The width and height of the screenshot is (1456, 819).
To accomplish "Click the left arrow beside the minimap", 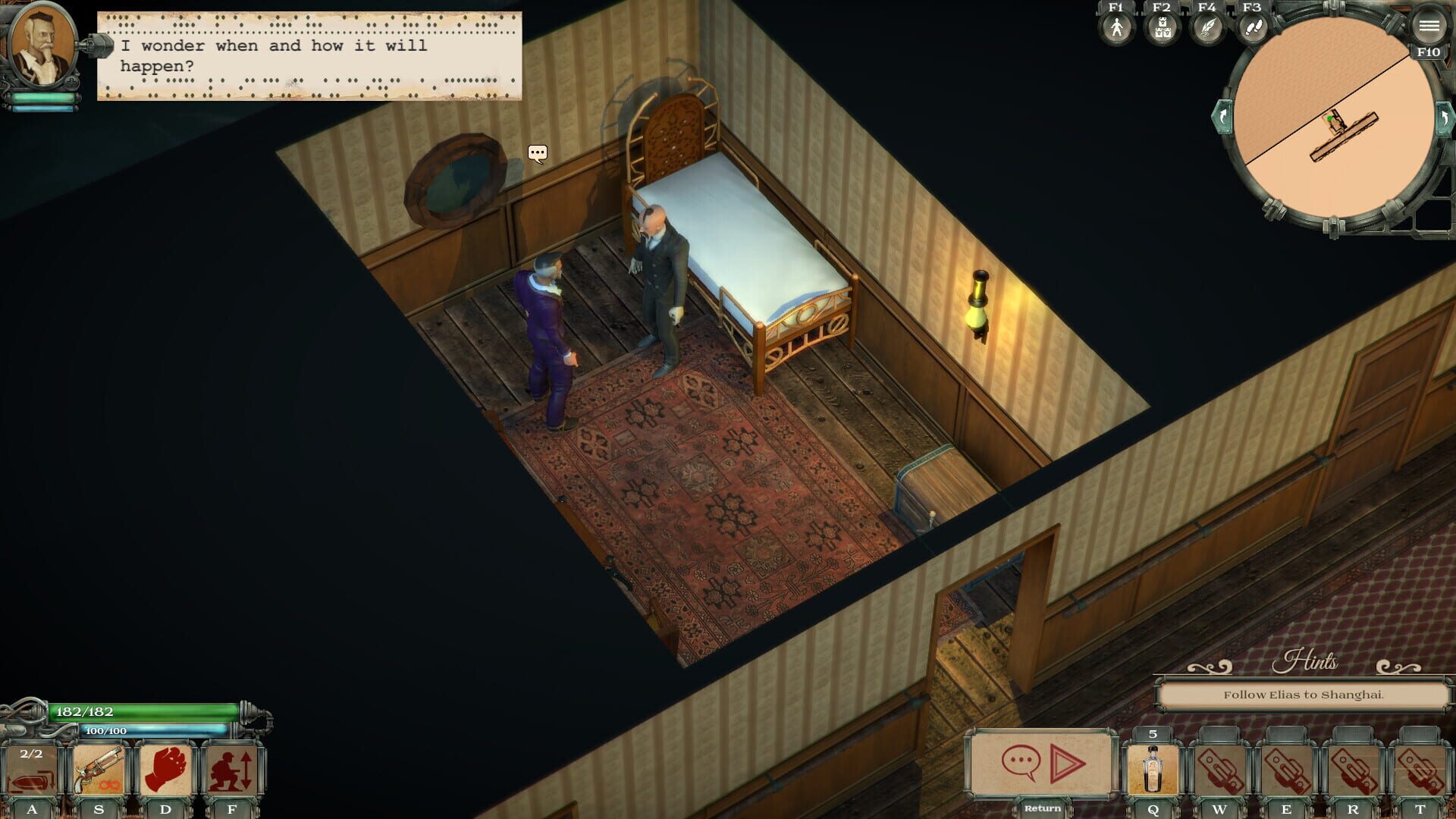I will (1222, 118).
